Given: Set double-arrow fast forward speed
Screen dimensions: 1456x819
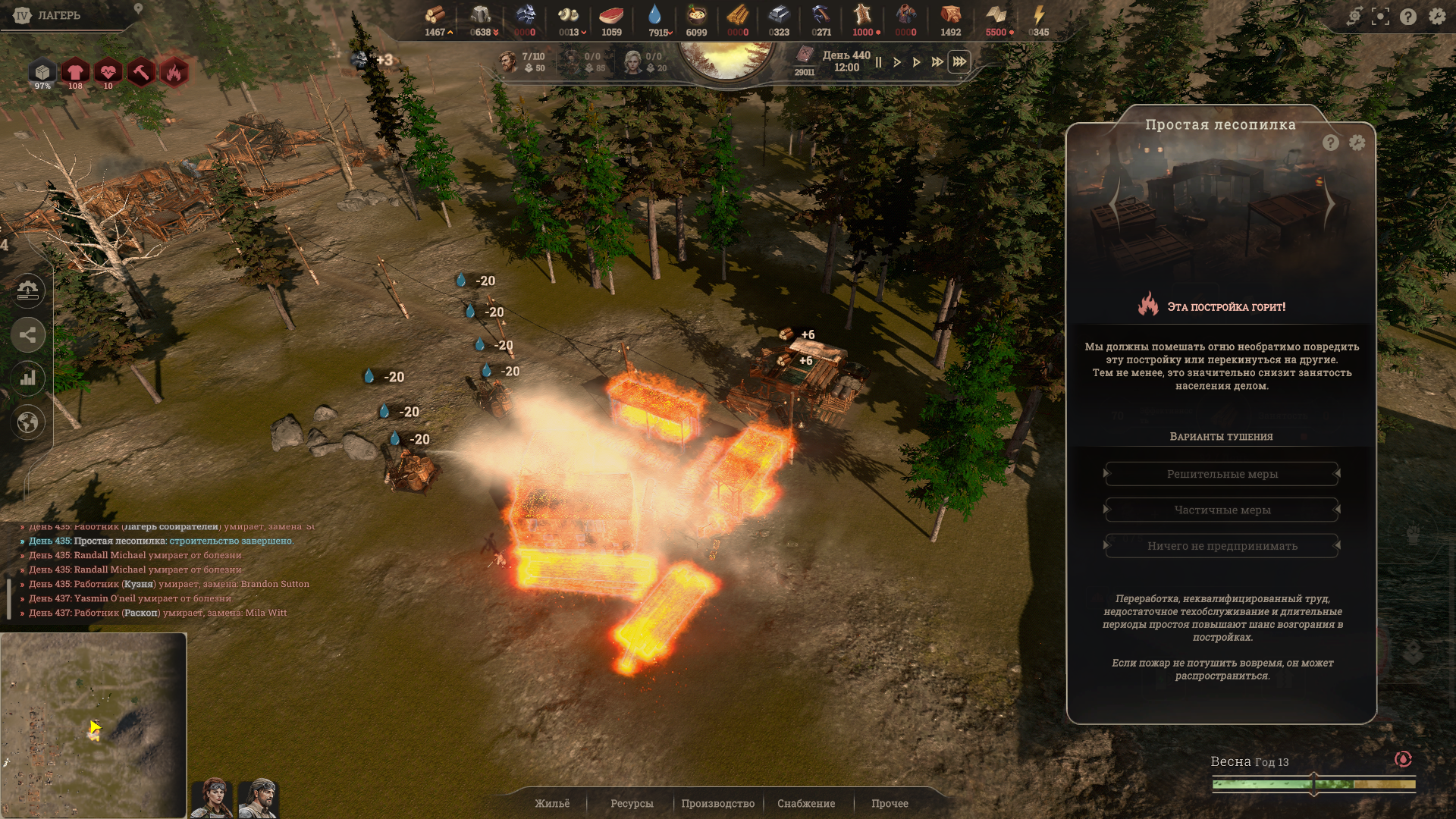Looking at the screenshot, I should coord(937,62).
